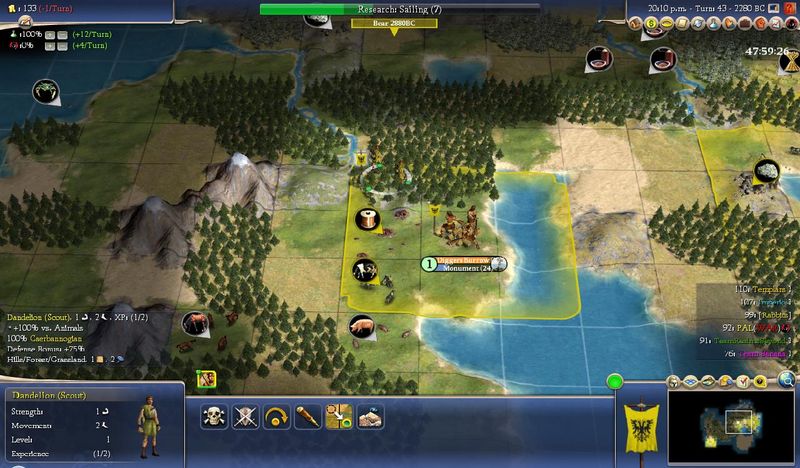Open Diggers Burrow city bar
Viewport: 800px width, 468px height.
pos(463,263)
